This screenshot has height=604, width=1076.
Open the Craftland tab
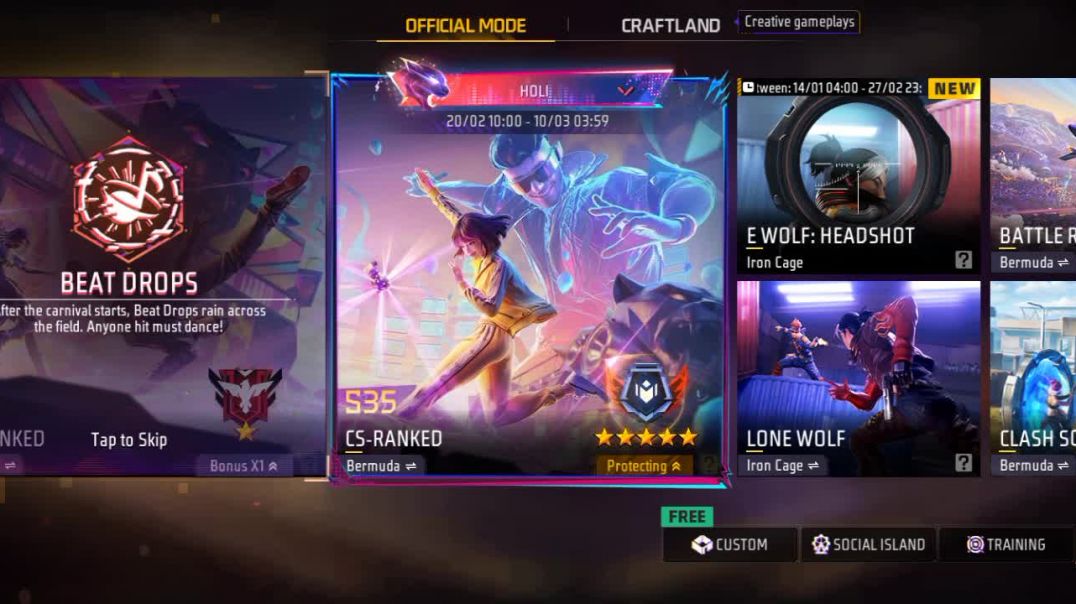(670, 26)
